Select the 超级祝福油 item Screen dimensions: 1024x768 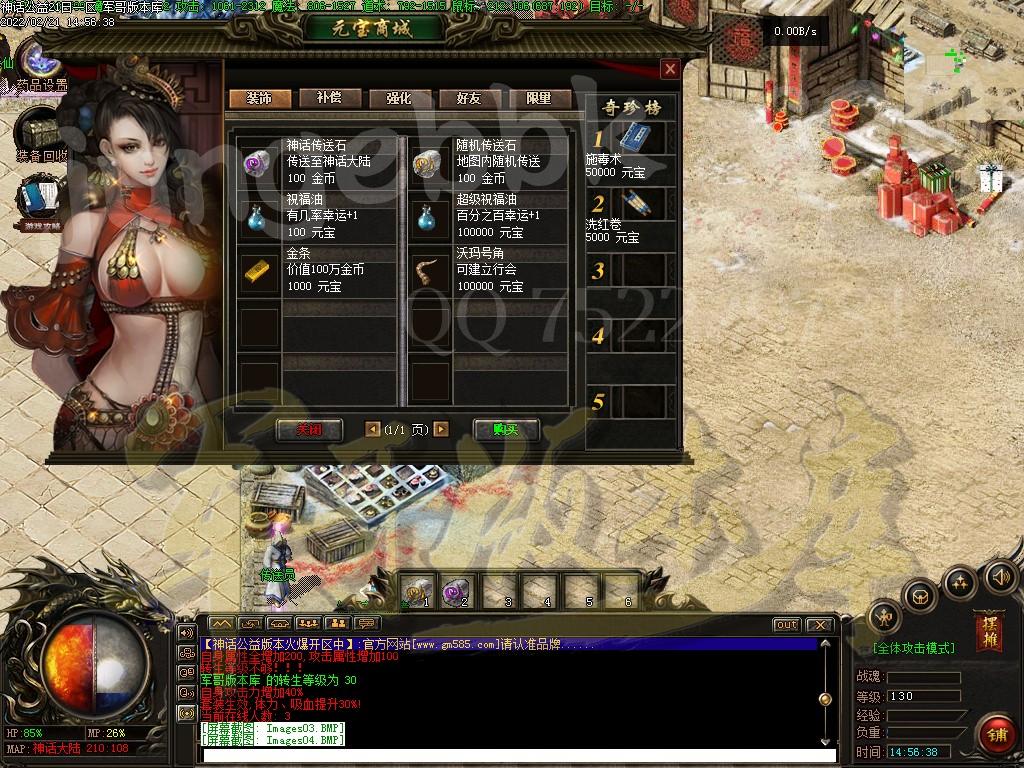click(430, 216)
